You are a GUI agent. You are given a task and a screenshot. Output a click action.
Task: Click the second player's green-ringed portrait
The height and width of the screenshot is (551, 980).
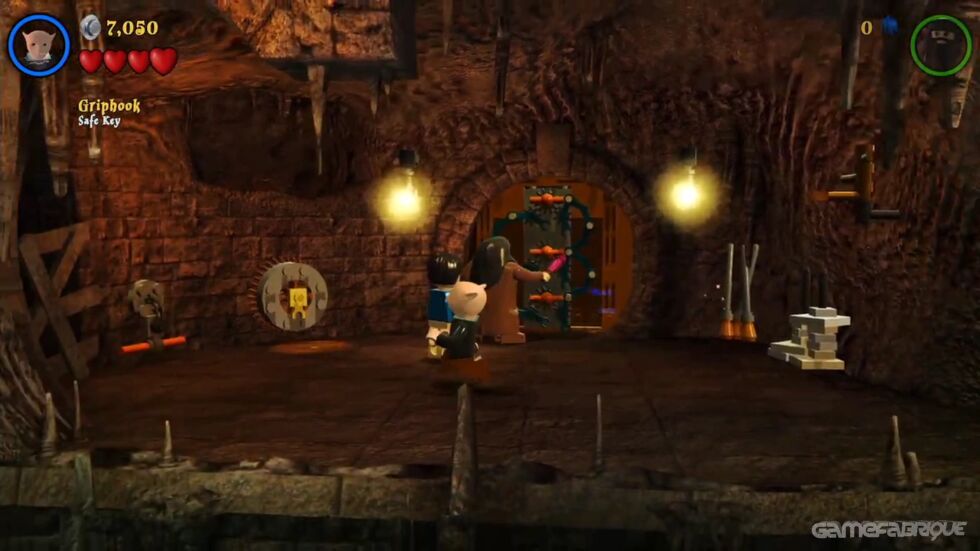coord(940,44)
